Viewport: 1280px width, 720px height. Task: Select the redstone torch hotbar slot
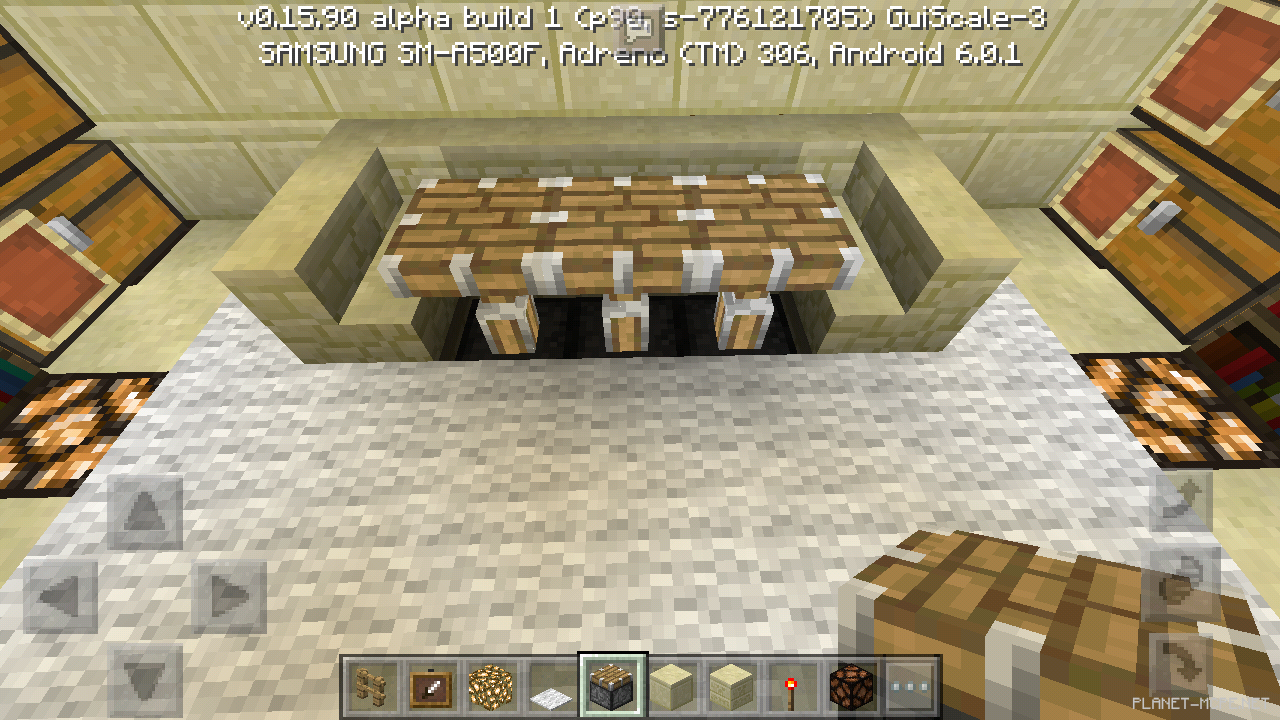[x=791, y=687]
